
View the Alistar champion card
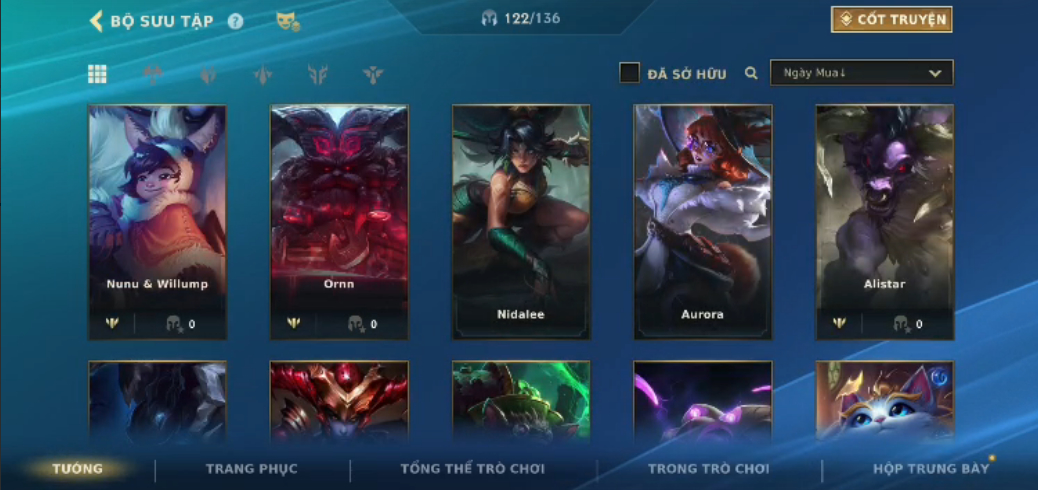point(885,222)
